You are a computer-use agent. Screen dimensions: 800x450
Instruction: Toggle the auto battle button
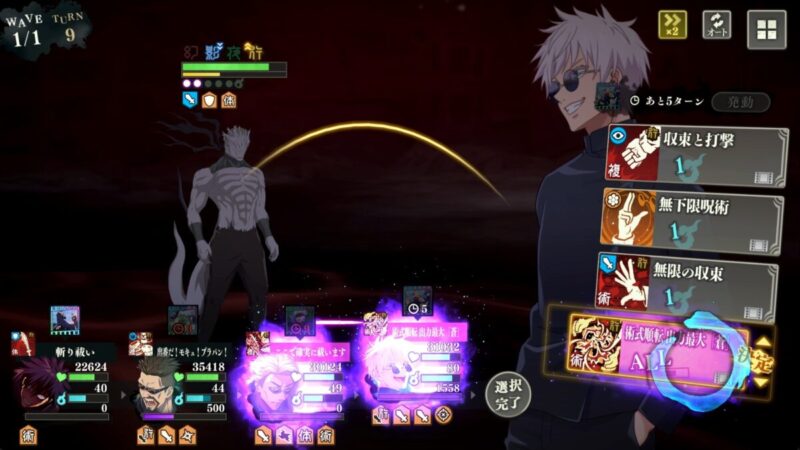716,25
